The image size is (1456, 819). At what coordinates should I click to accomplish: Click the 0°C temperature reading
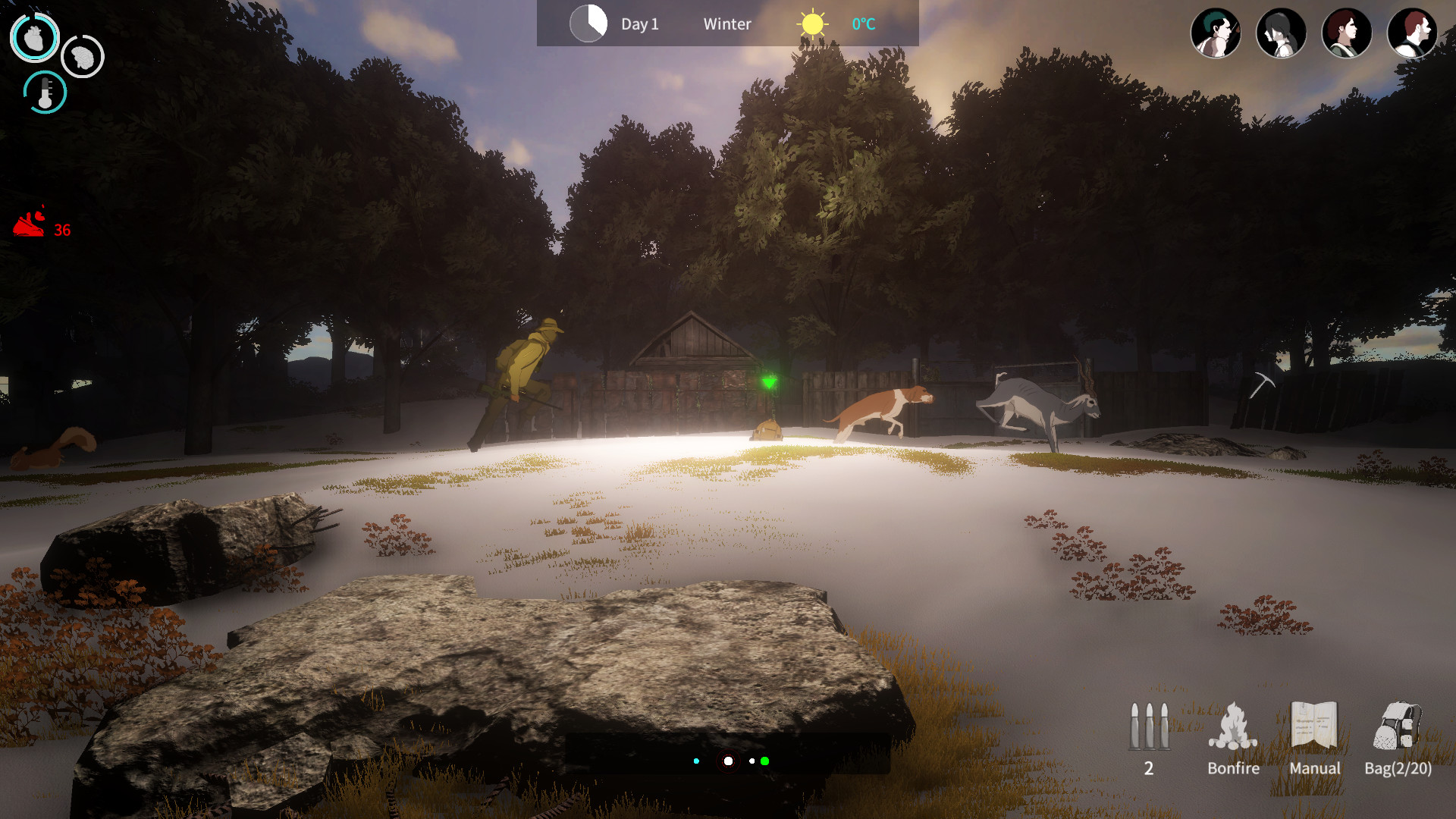coord(861,24)
